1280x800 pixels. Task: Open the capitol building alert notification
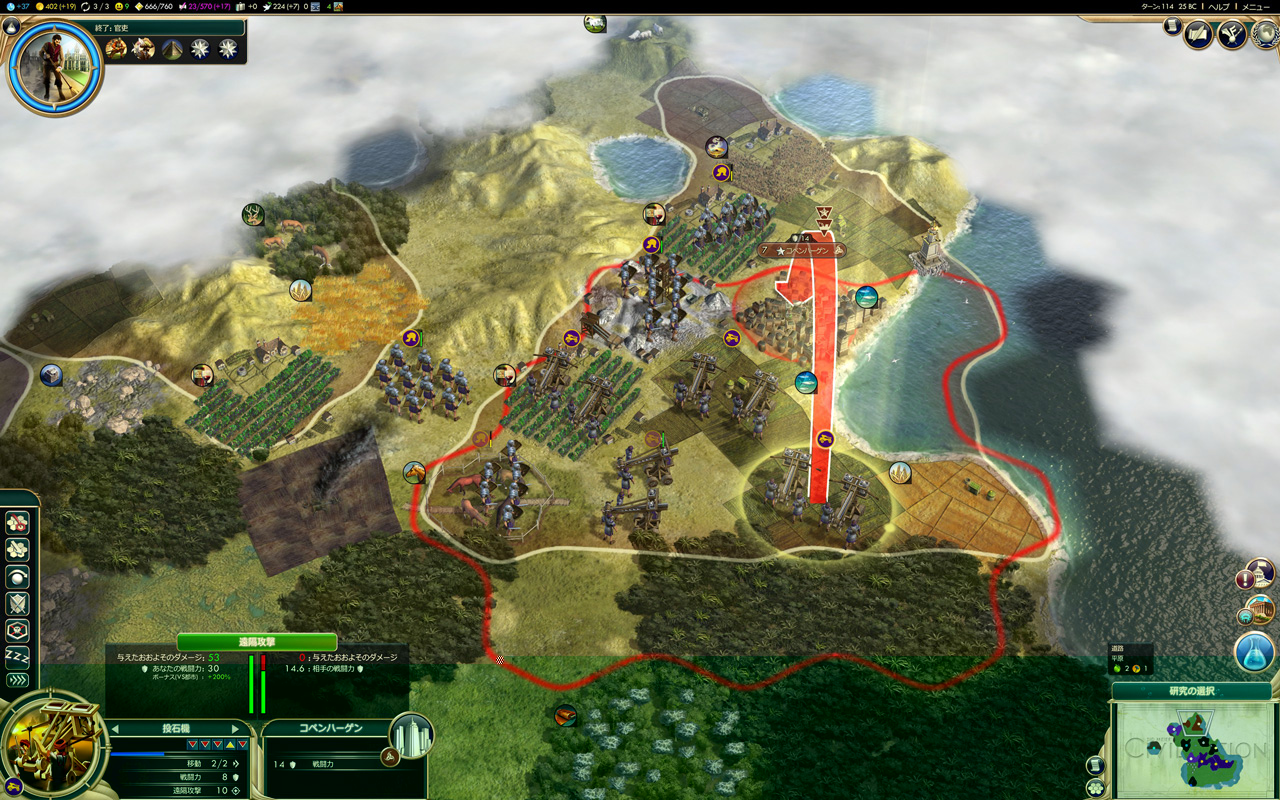[x=1257, y=575]
